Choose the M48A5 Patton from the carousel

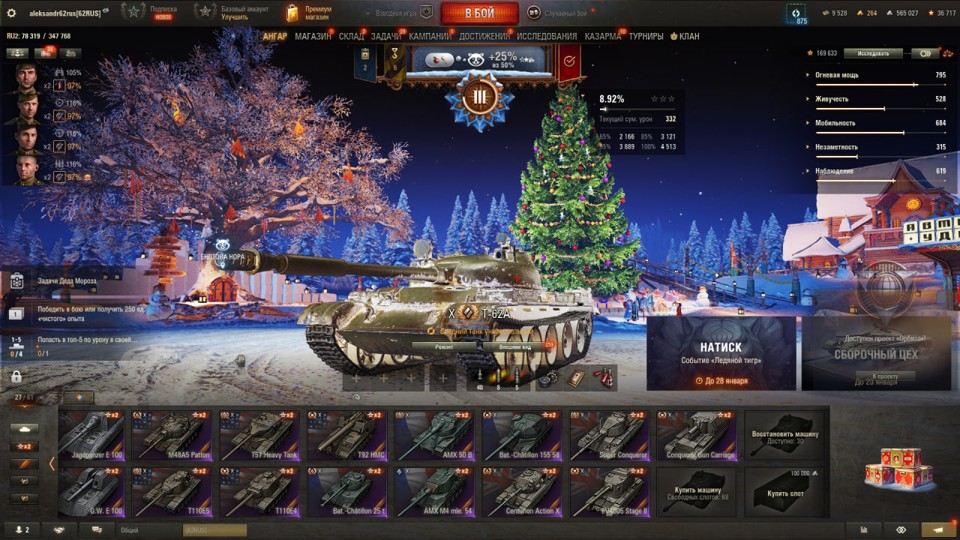point(170,435)
